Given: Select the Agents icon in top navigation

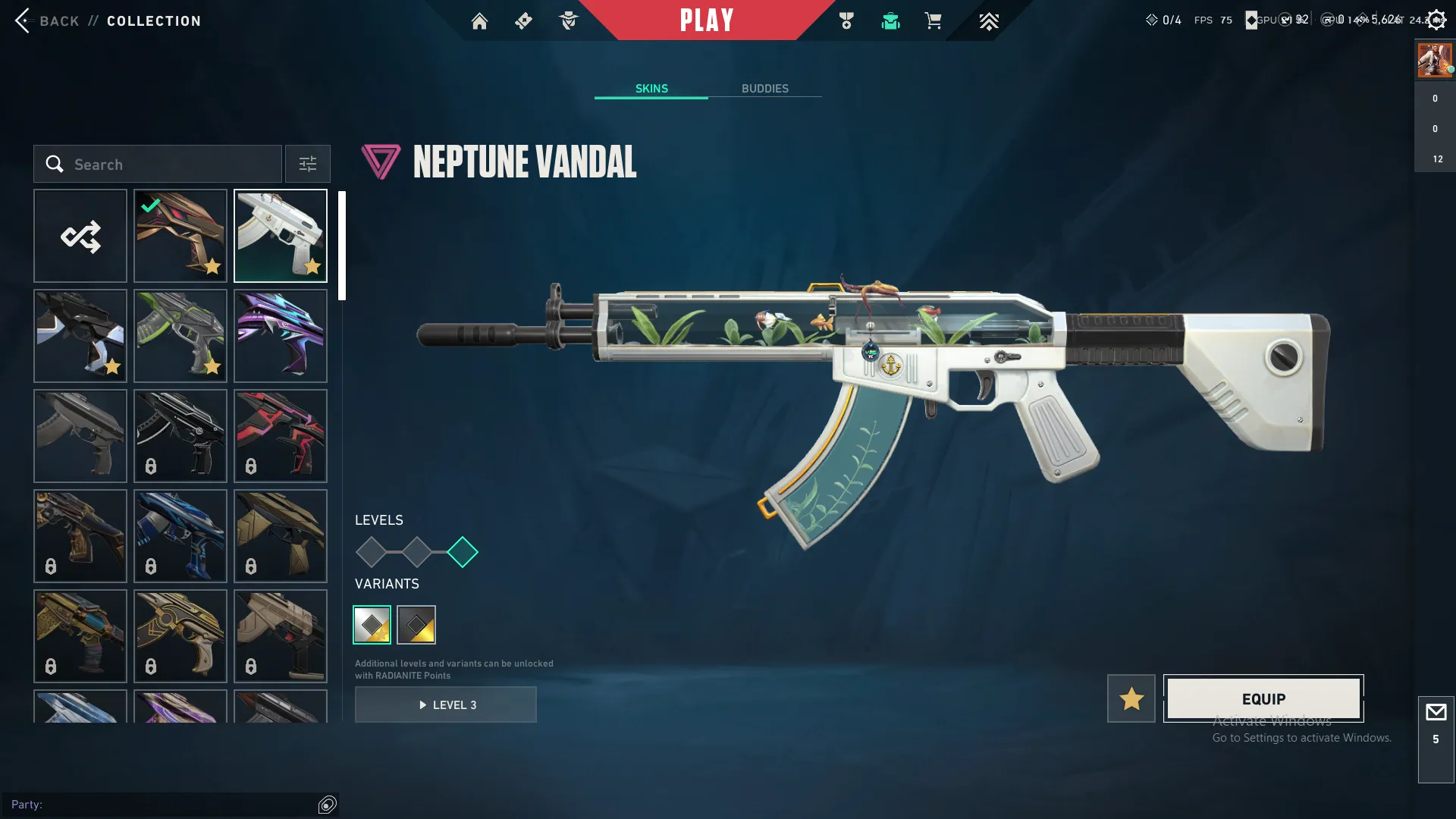Looking at the screenshot, I should (x=569, y=20).
